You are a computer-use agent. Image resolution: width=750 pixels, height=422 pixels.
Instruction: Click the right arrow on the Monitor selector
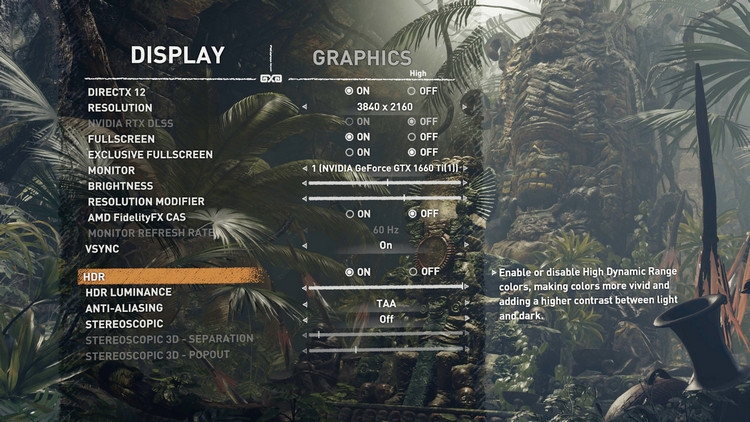tap(465, 168)
